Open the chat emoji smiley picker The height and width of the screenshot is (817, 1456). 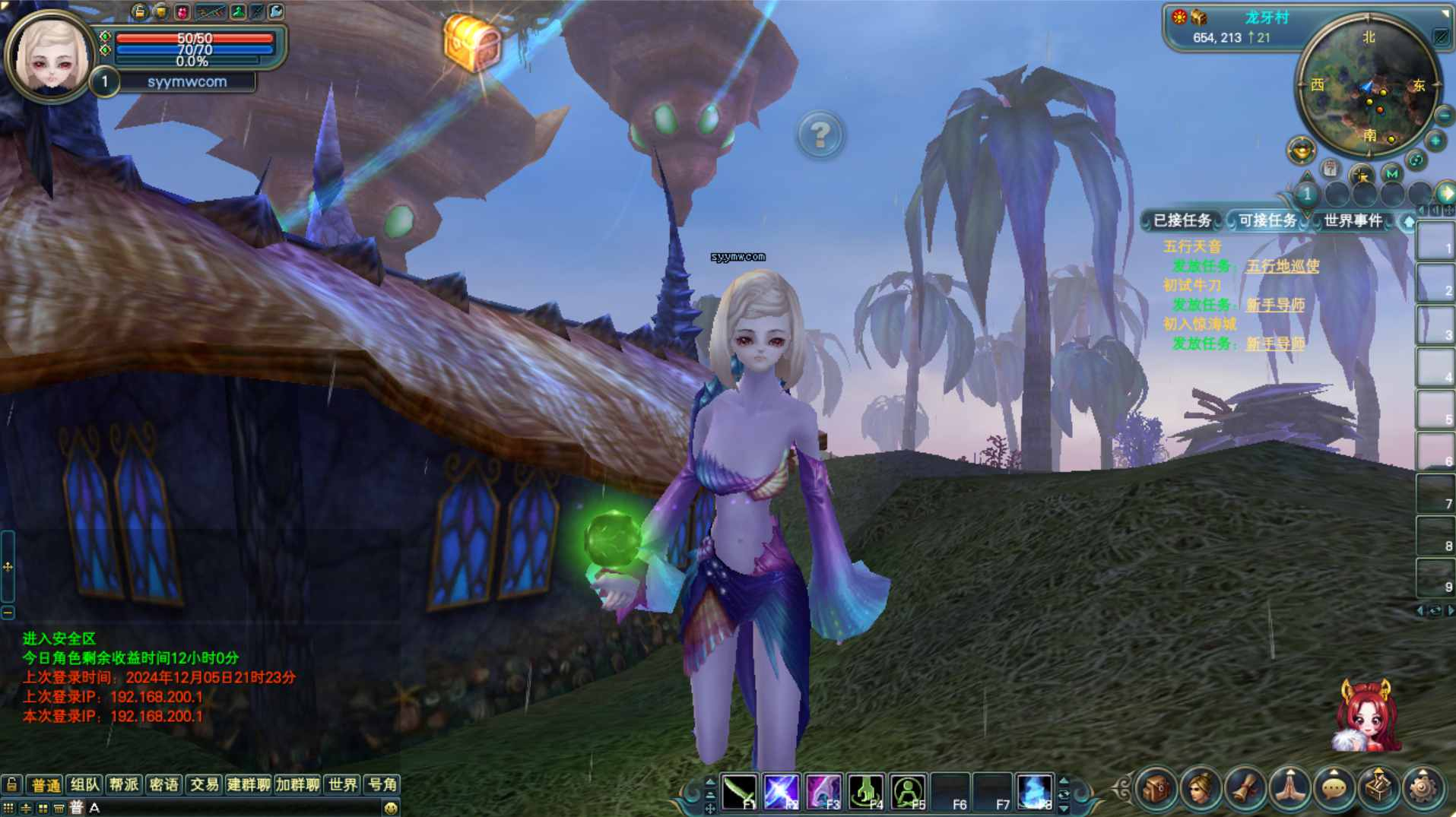(x=391, y=808)
